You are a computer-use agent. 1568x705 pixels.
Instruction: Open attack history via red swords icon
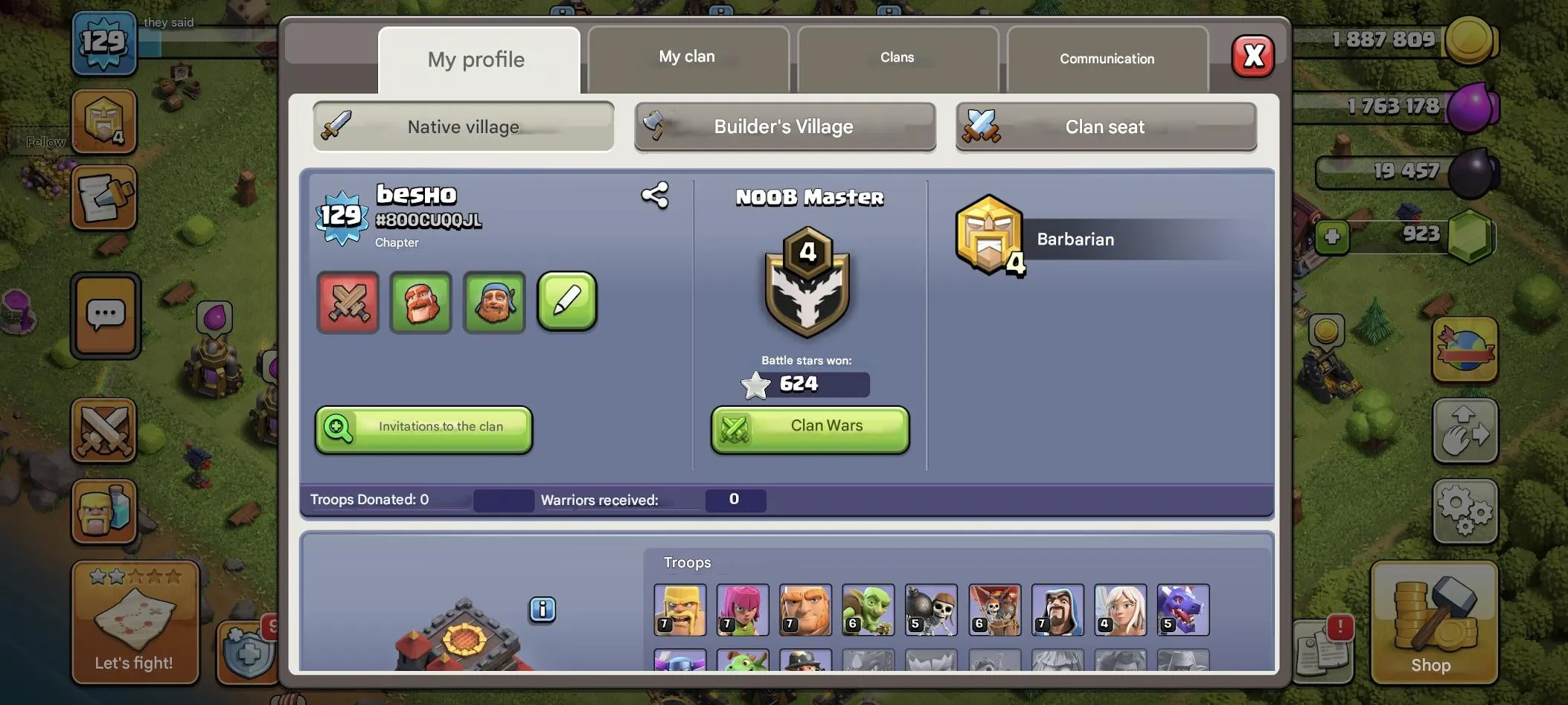click(x=348, y=303)
